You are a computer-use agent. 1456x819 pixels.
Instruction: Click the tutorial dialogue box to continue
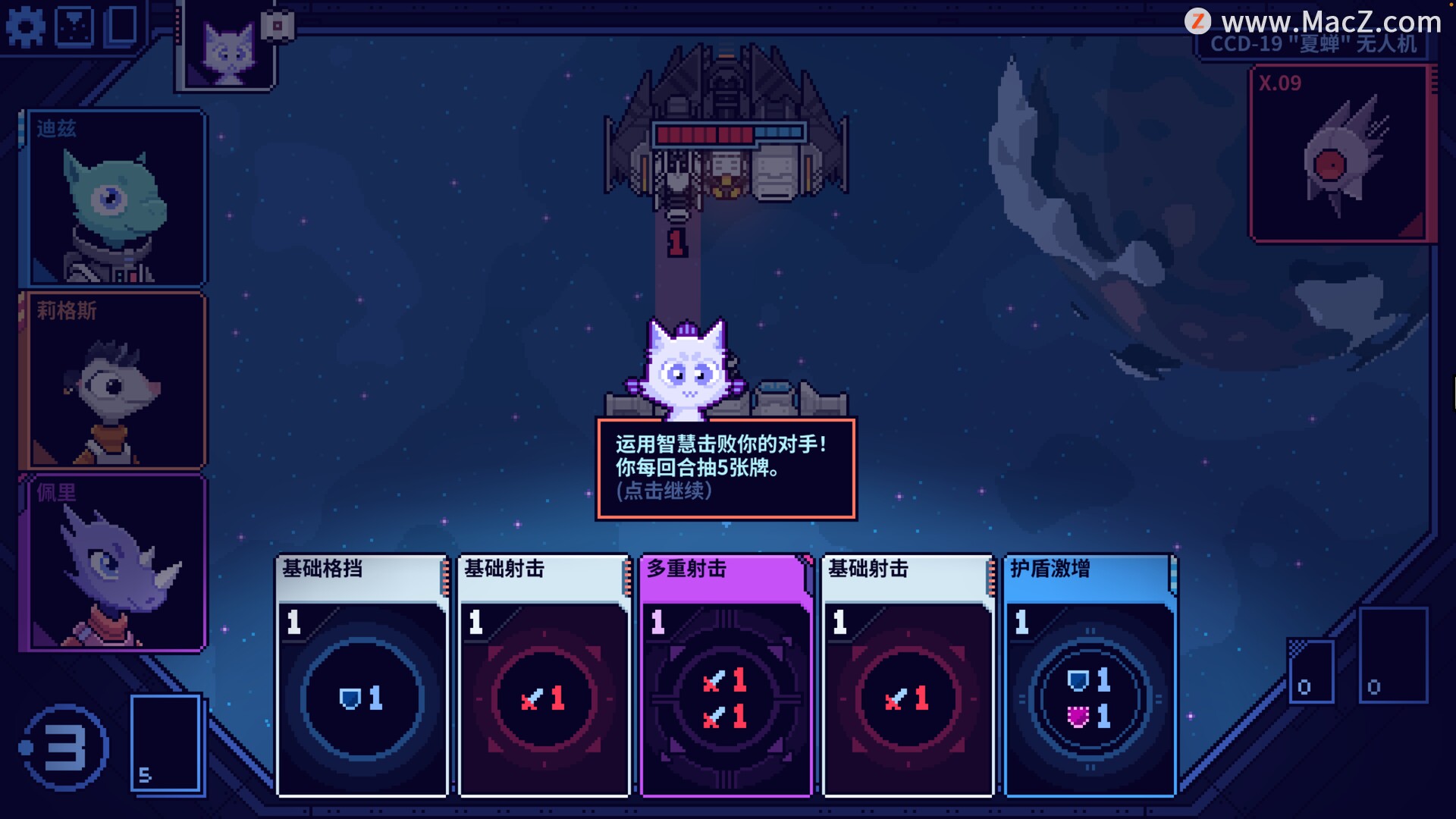point(726,468)
